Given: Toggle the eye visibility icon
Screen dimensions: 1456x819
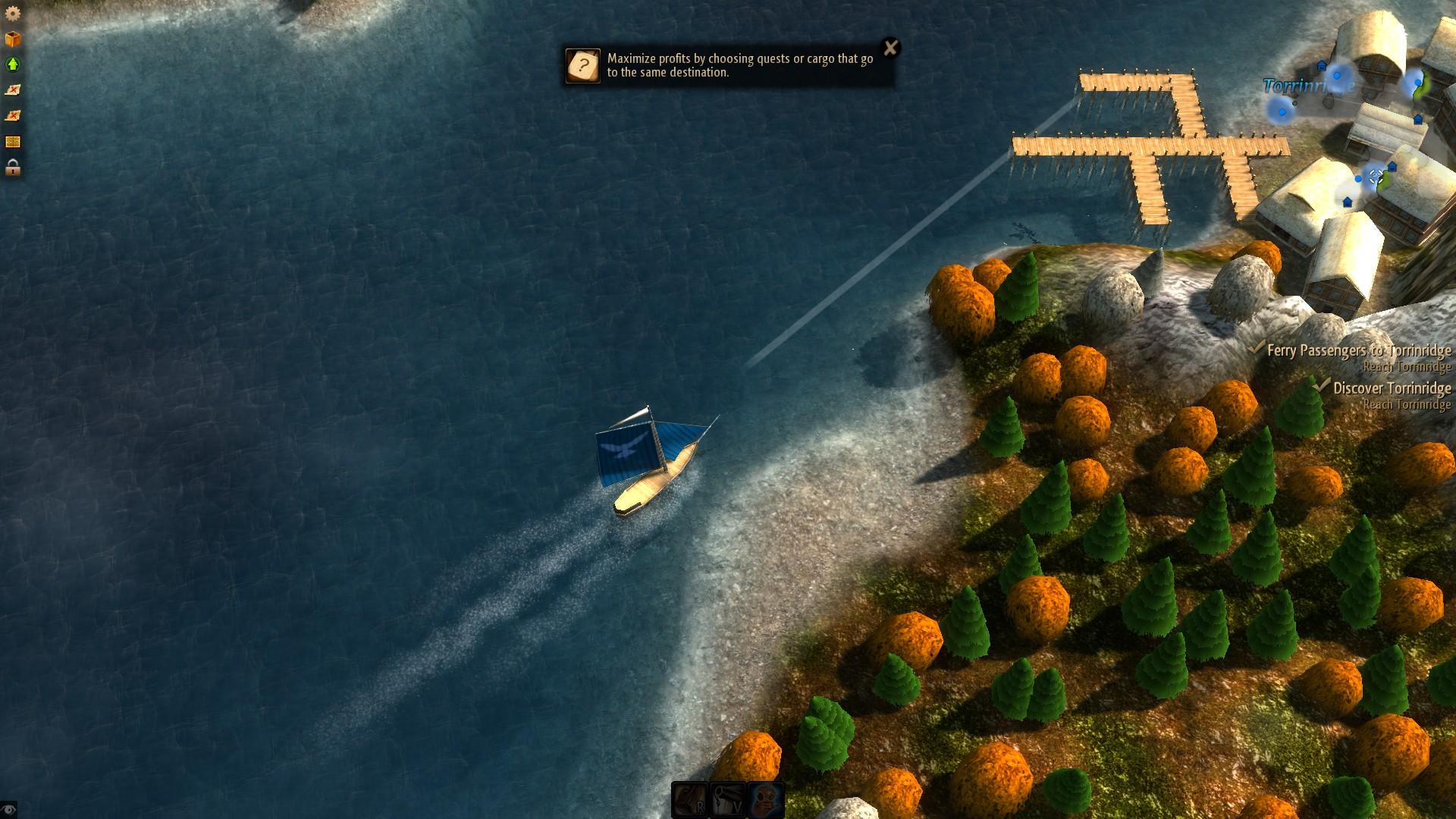Looking at the screenshot, I should [8, 810].
